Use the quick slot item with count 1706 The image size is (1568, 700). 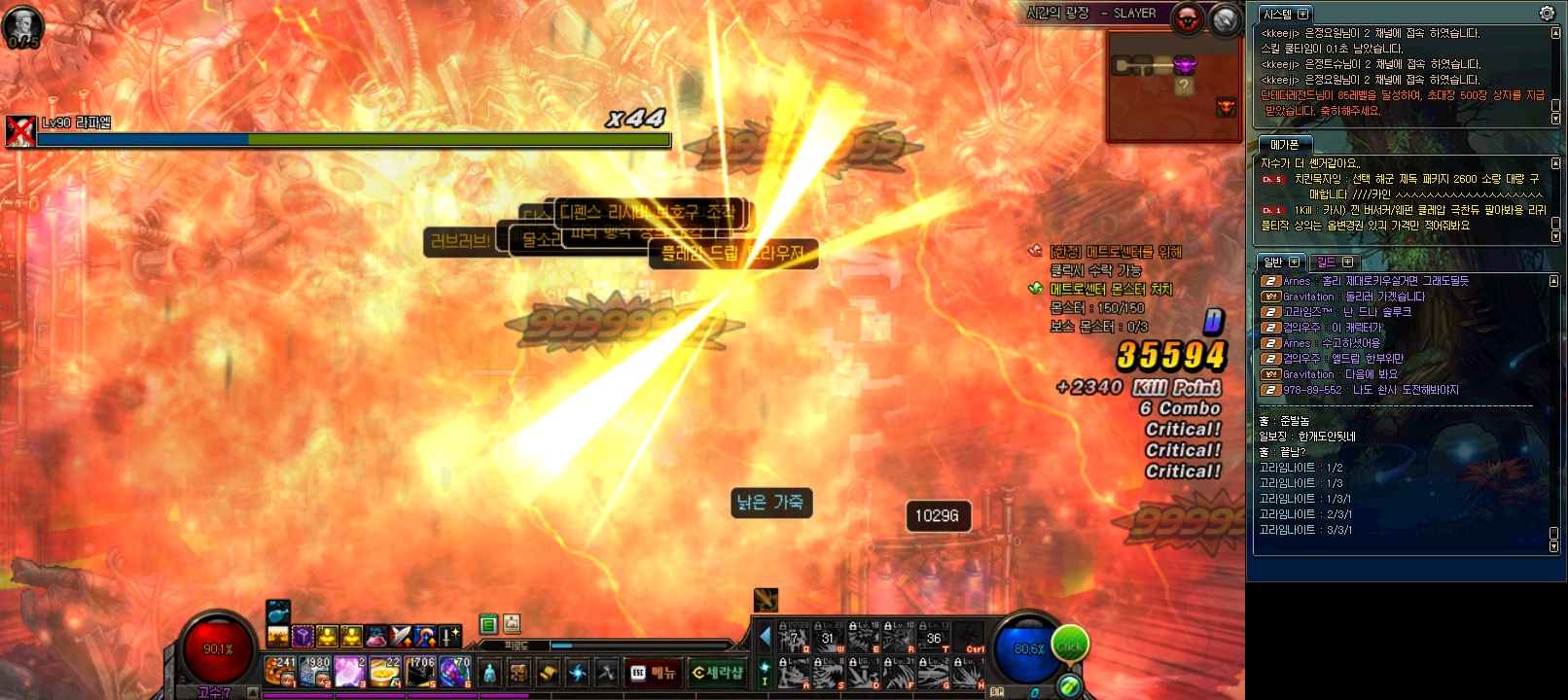click(420, 672)
